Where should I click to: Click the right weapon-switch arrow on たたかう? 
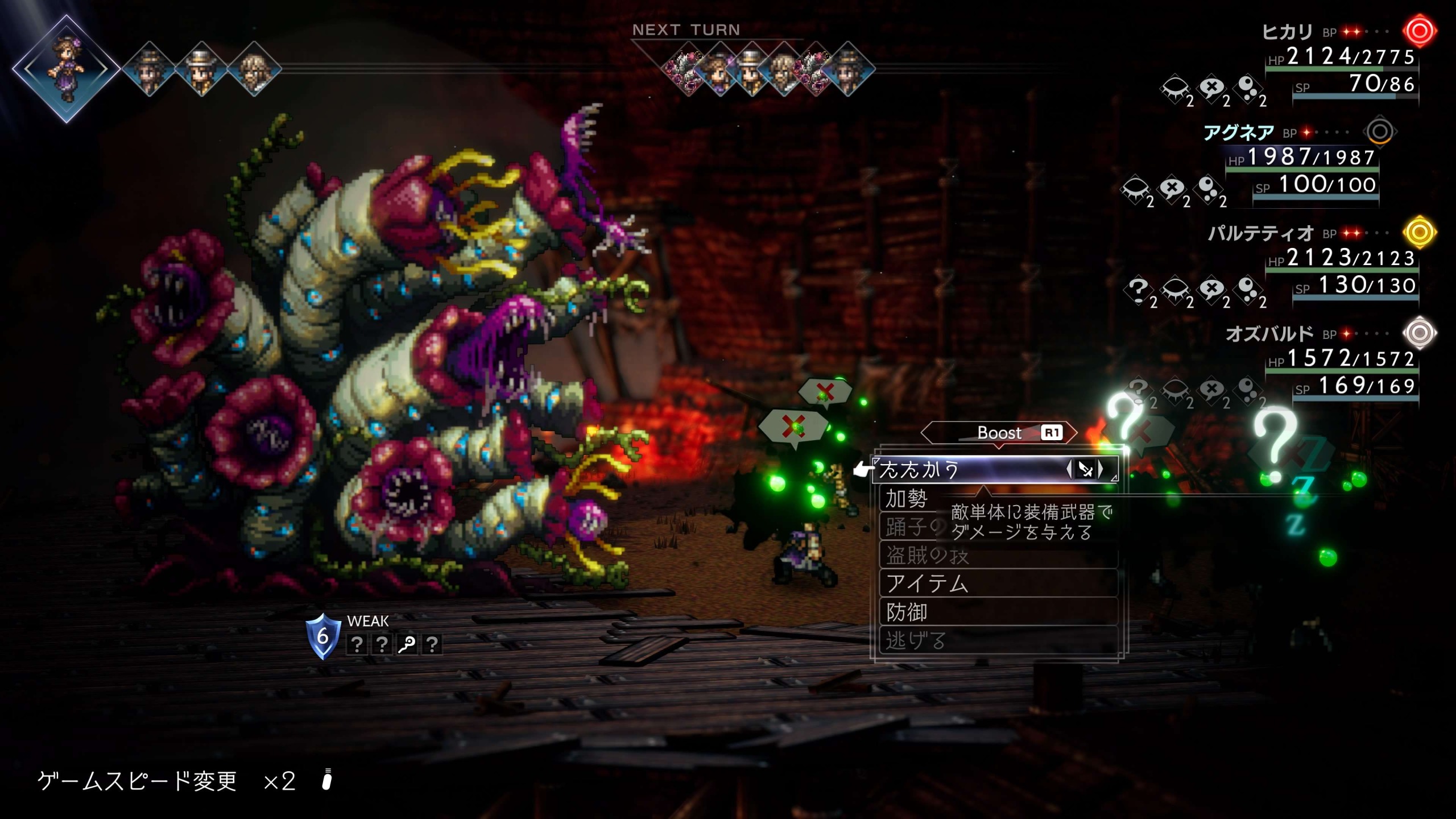pyautogui.click(x=1101, y=469)
